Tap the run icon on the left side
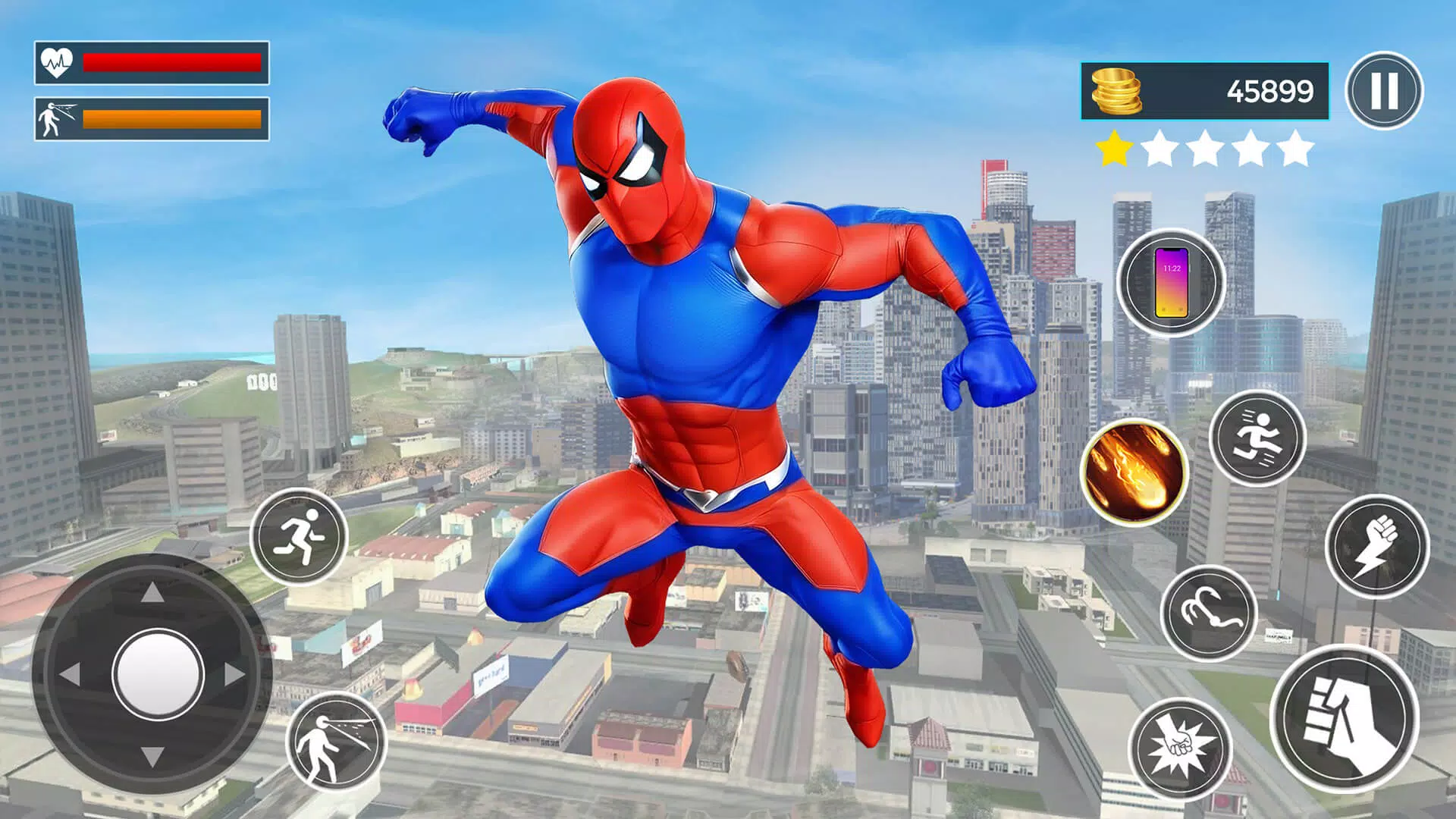1456x819 pixels. pyautogui.click(x=301, y=534)
